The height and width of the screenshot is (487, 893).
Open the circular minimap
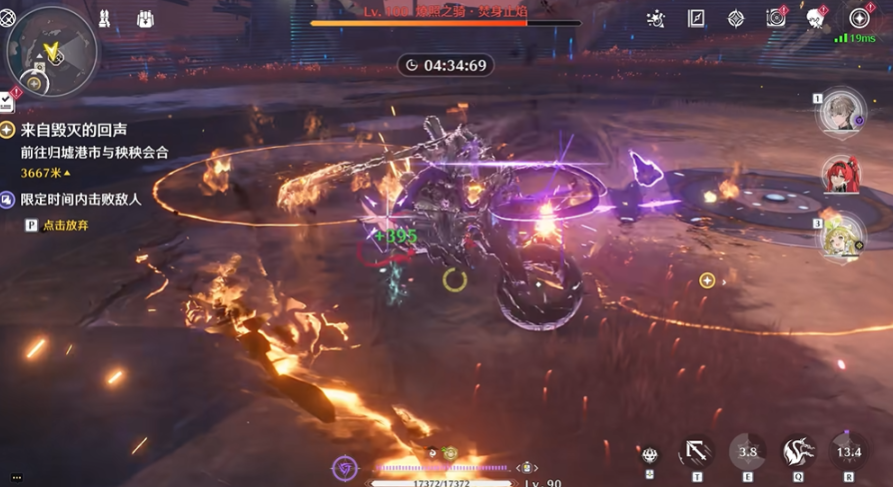[52, 50]
